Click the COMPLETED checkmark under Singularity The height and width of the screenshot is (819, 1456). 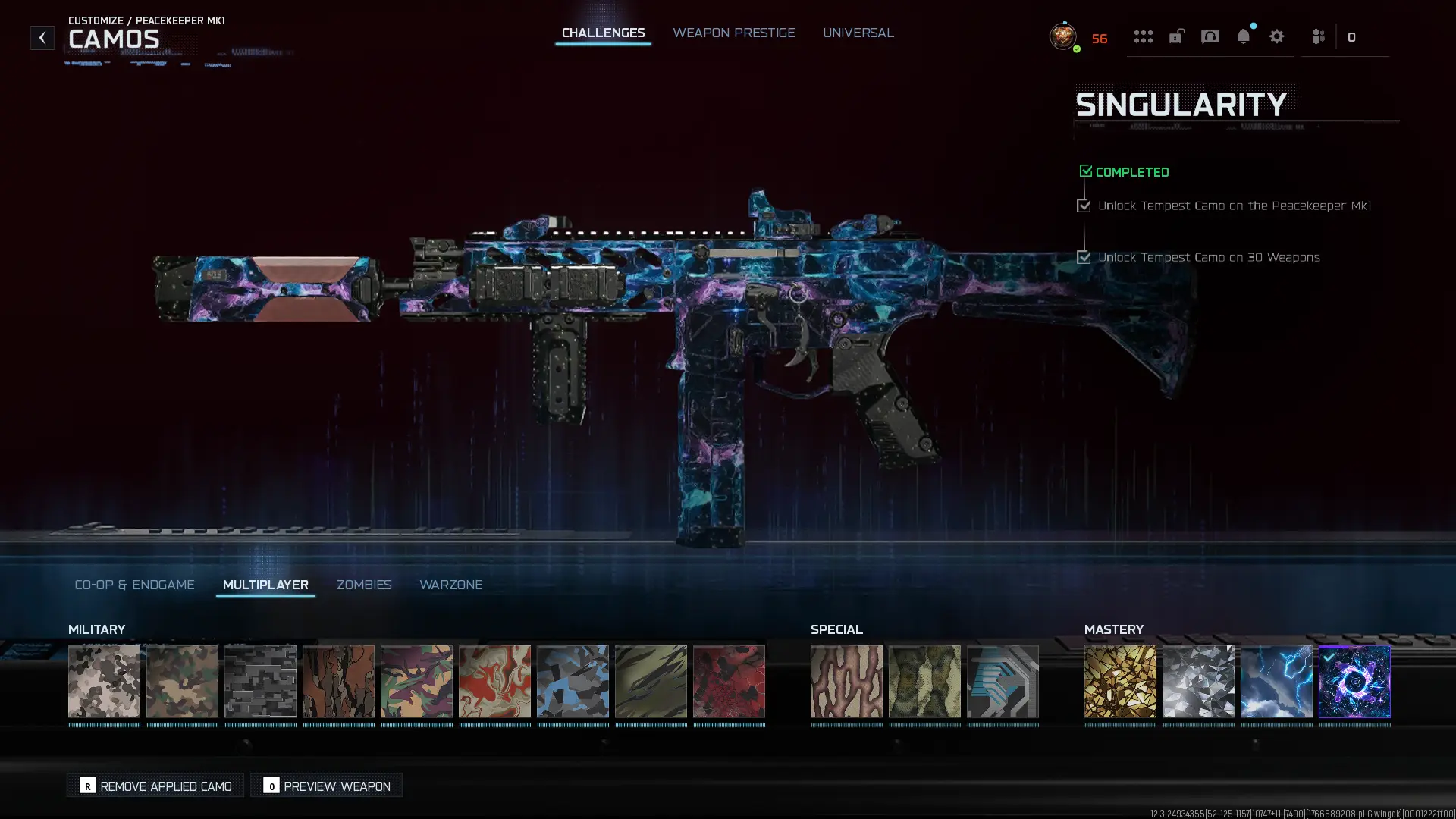[1085, 170]
